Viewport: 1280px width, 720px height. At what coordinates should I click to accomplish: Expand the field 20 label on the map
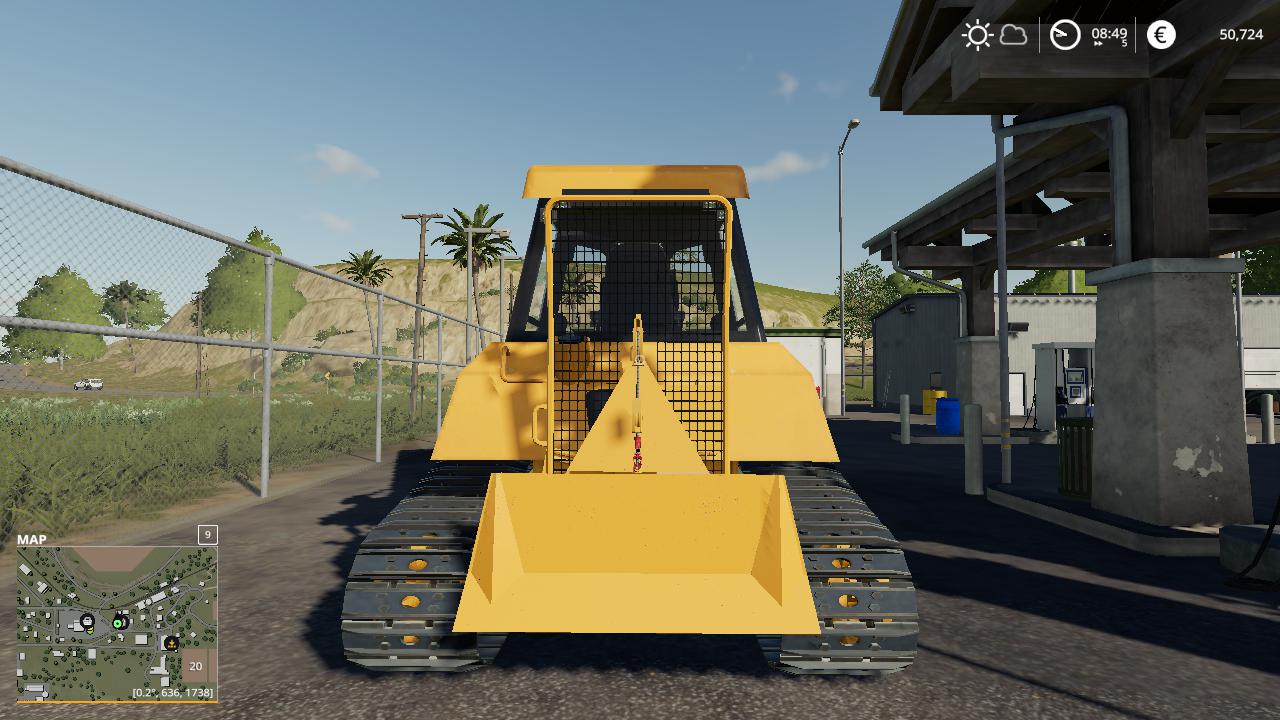point(195,666)
